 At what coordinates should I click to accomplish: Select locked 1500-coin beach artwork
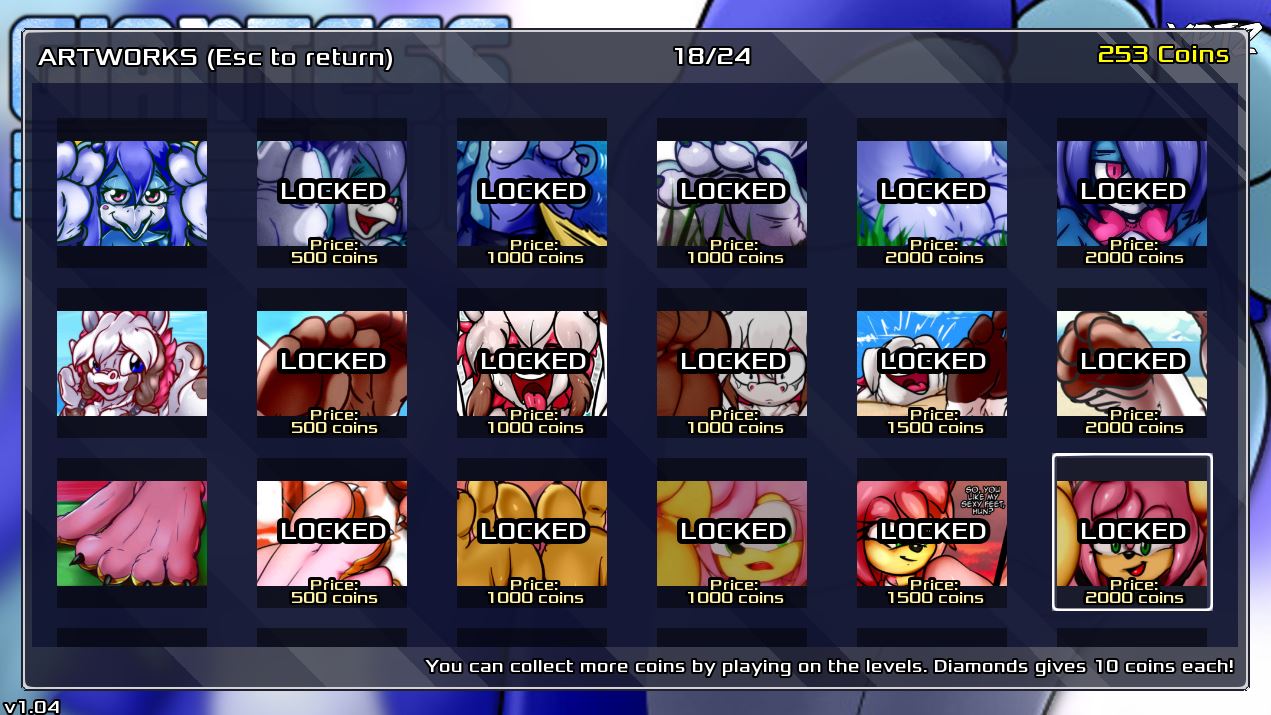tap(932, 363)
